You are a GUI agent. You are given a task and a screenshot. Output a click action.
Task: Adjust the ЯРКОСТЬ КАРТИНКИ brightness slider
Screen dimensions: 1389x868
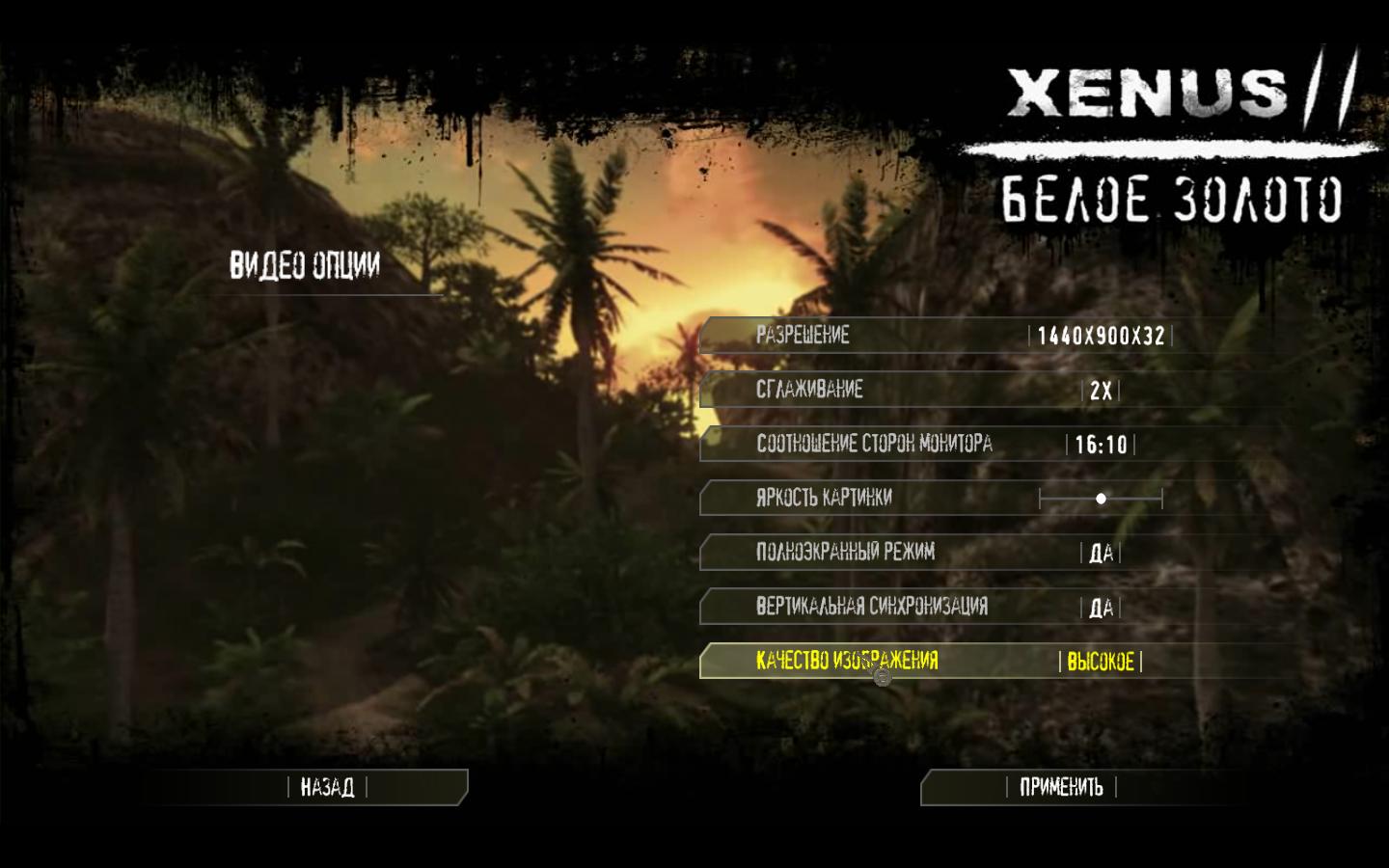click(1101, 499)
